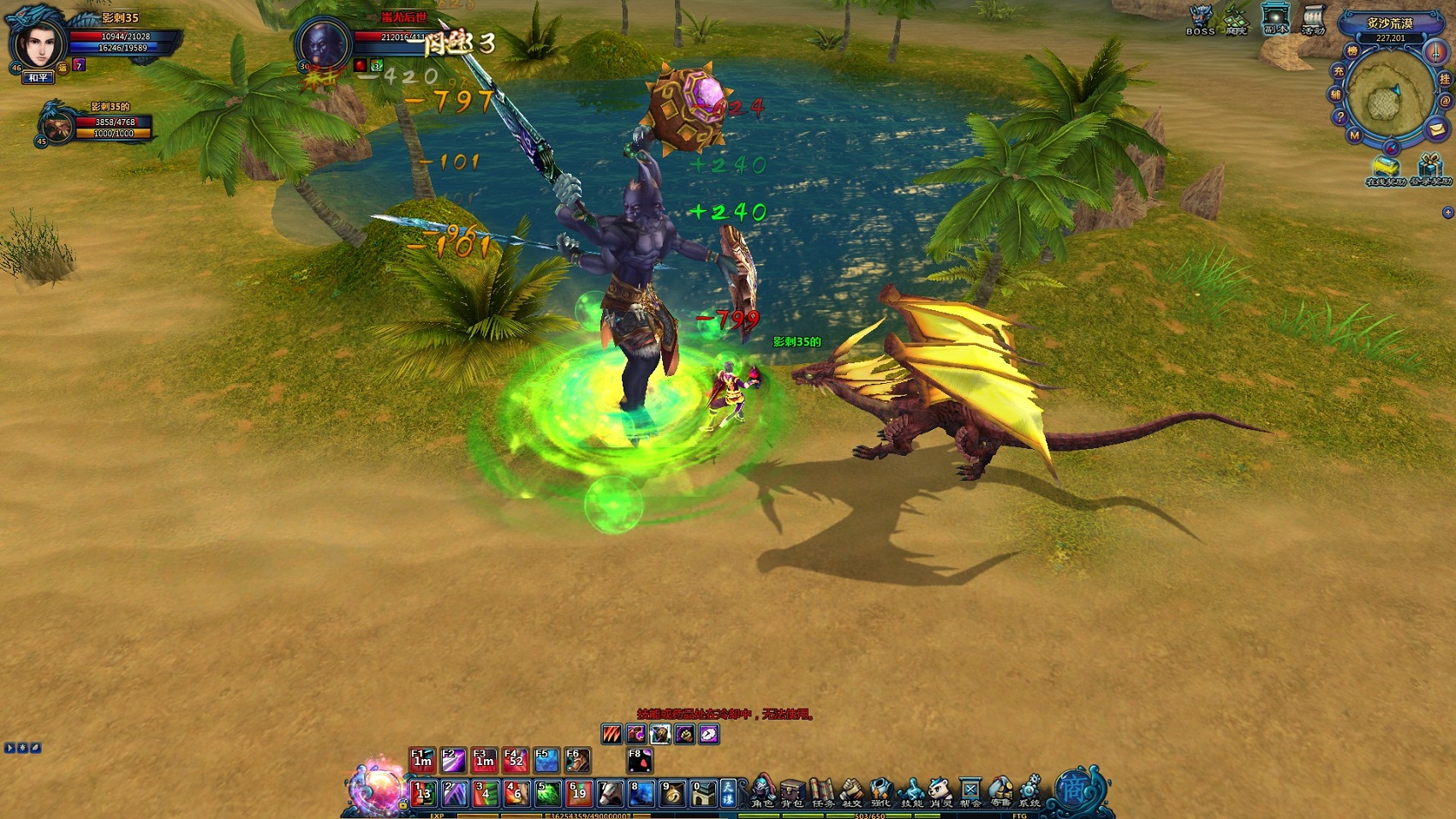Open the 技能 skills window
Screen dimensions: 1456x819
[x=911, y=792]
